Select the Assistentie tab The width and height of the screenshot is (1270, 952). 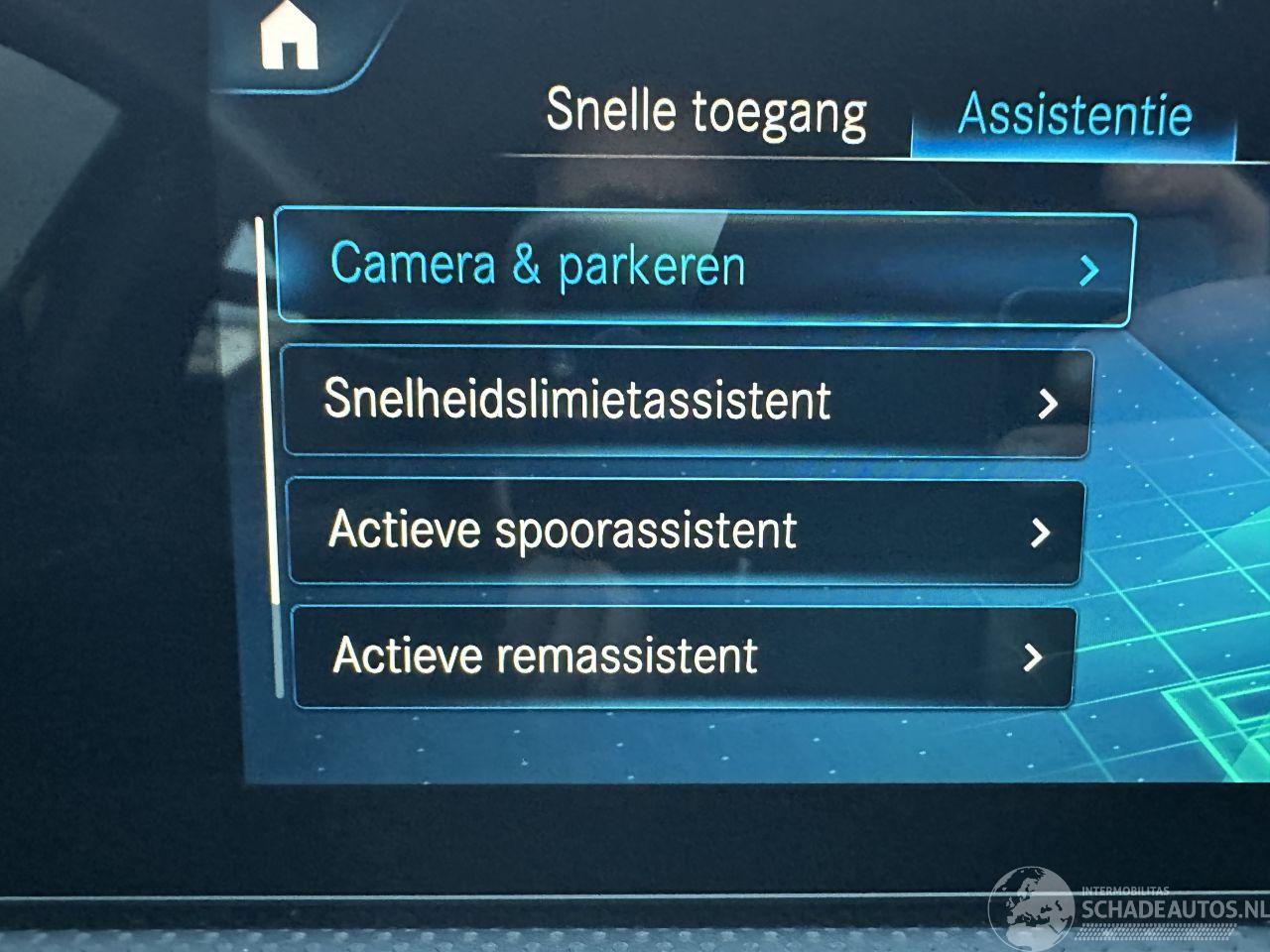pos(1074,116)
